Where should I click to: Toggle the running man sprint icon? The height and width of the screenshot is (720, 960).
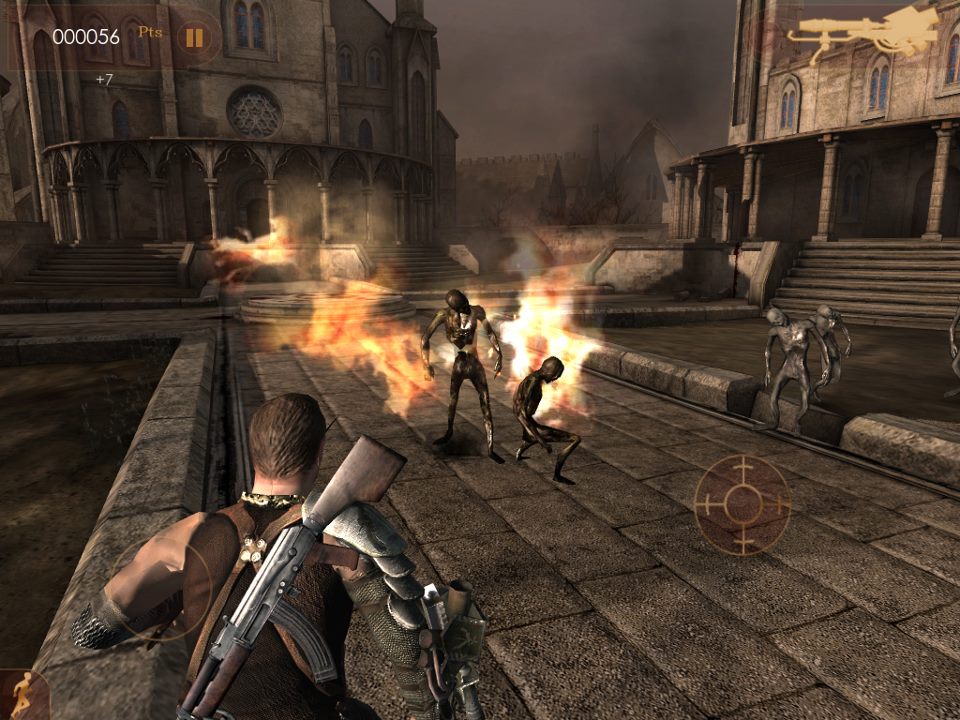(22, 693)
